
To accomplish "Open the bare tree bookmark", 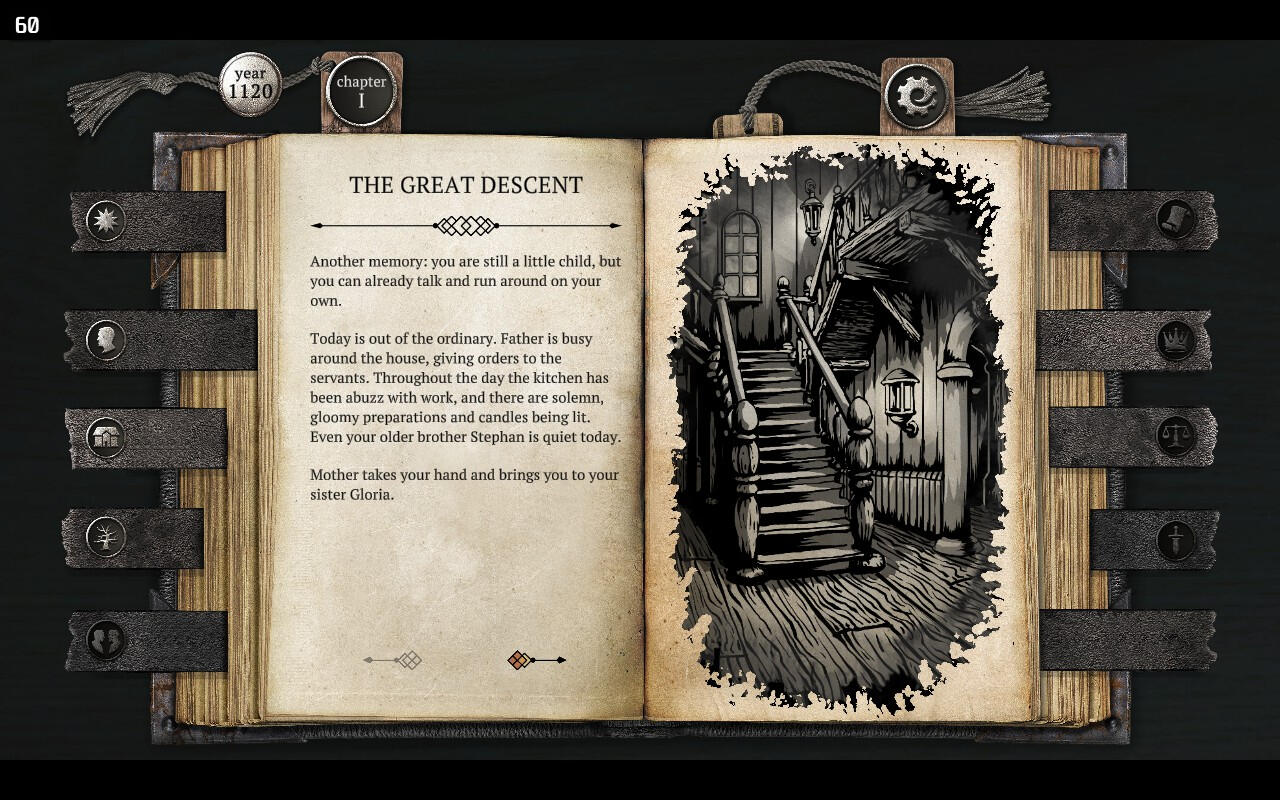I will click(x=105, y=538).
